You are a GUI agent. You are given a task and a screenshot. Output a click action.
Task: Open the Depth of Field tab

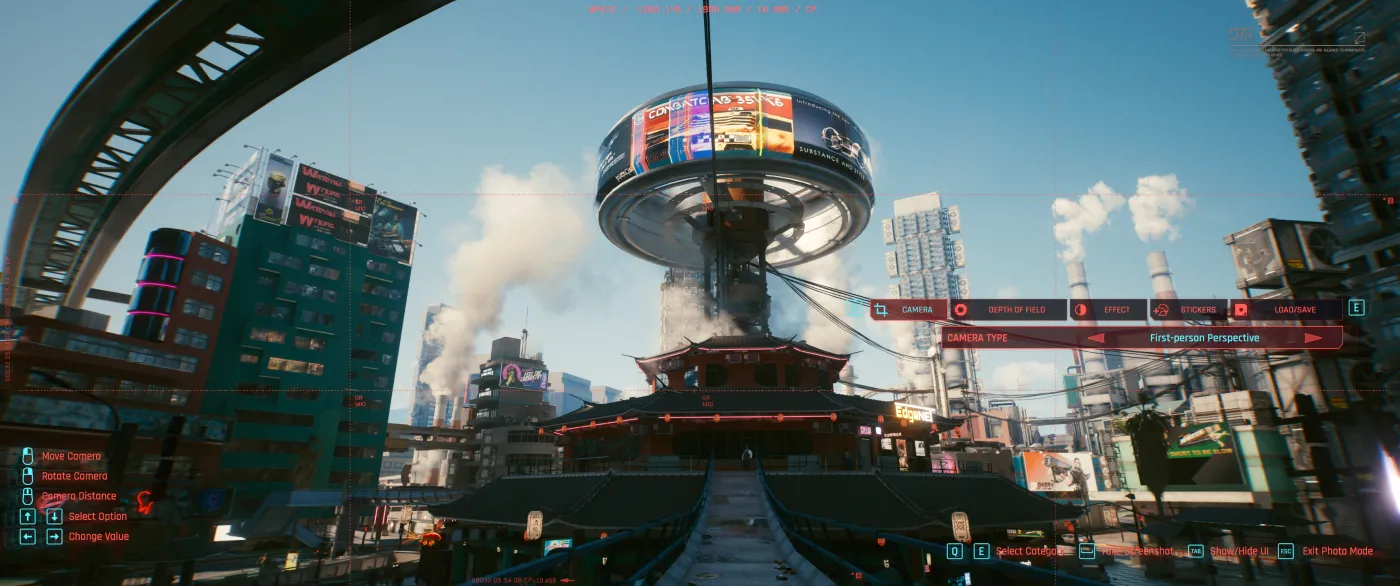point(1008,310)
